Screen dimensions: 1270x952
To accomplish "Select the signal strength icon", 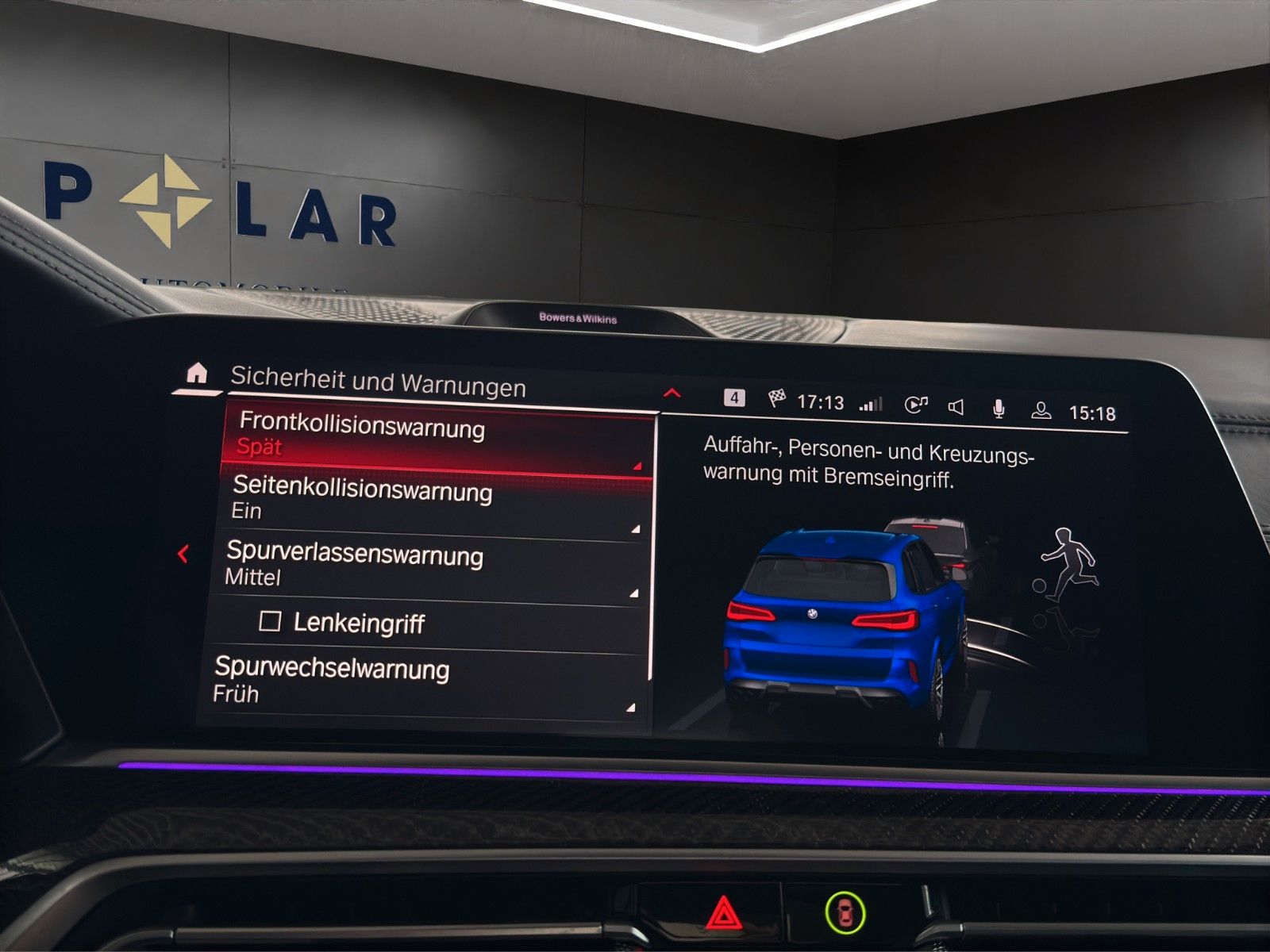I will (871, 401).
